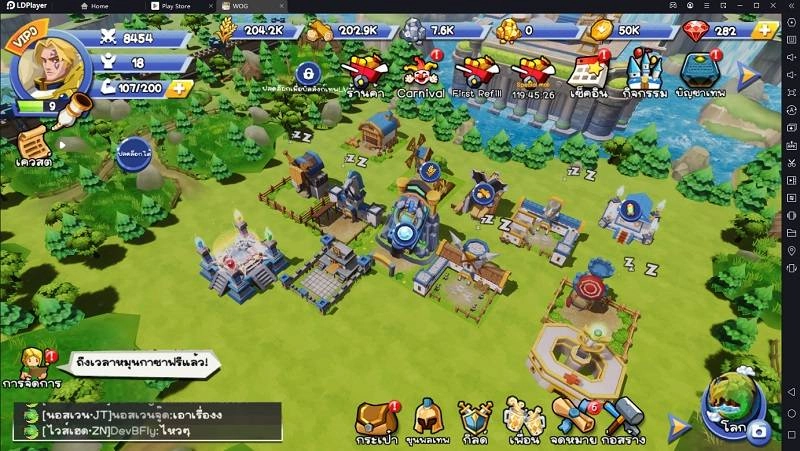
Task: Open the bag inventory (กระเป๋า)
Action: pyautogui.click(x=376, y=420)
